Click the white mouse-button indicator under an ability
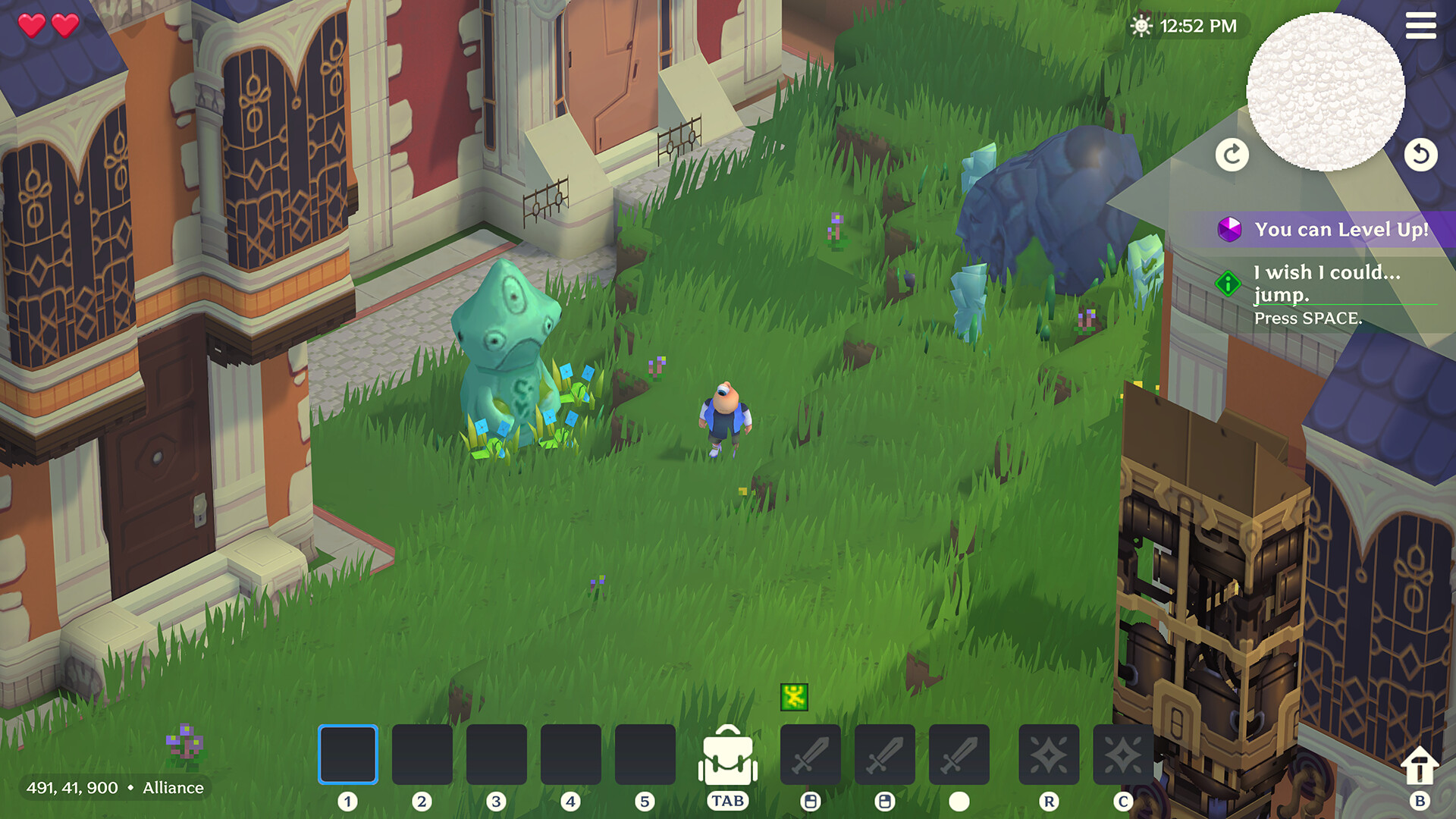Screen dimensions: 1456x819 (959, 799)
